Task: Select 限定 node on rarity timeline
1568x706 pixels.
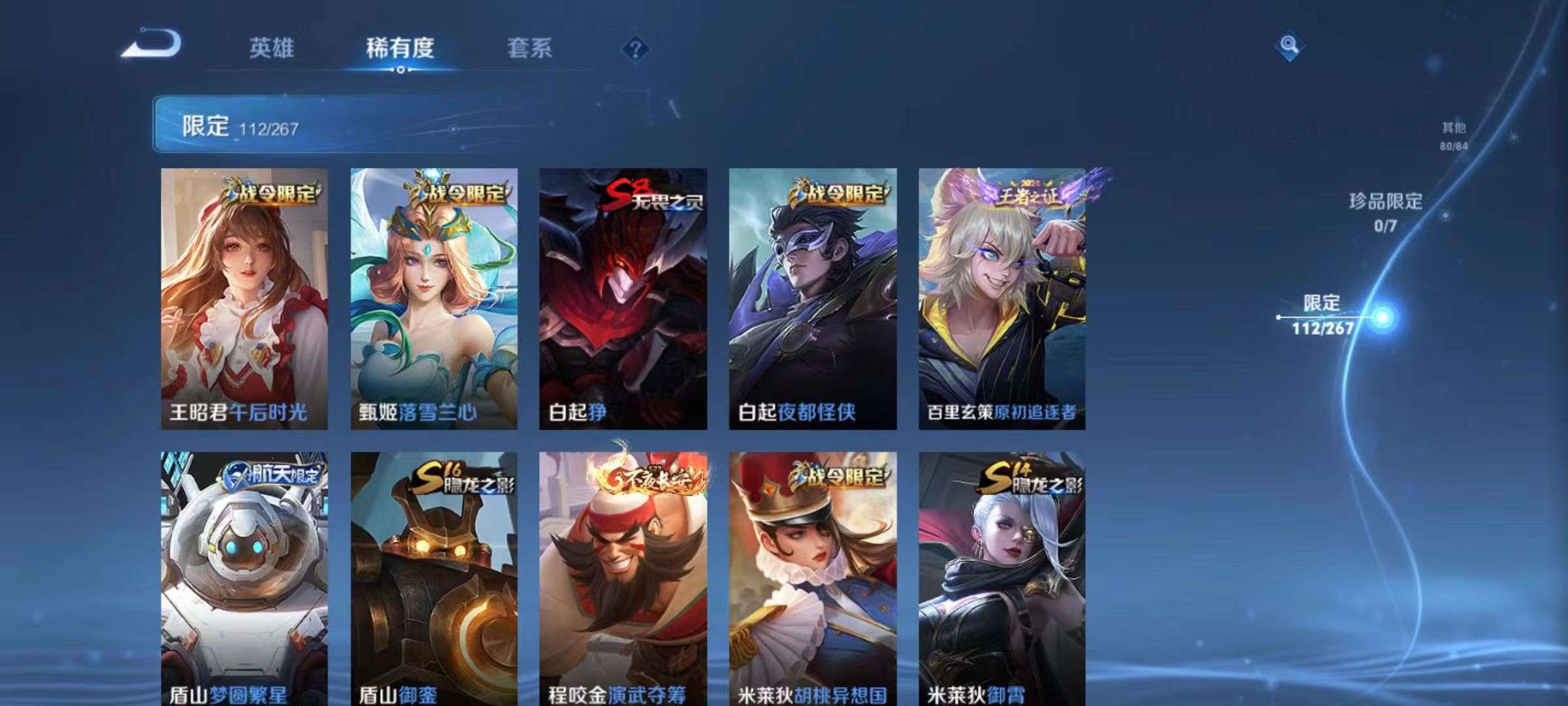Action: tap(1381, 318)
